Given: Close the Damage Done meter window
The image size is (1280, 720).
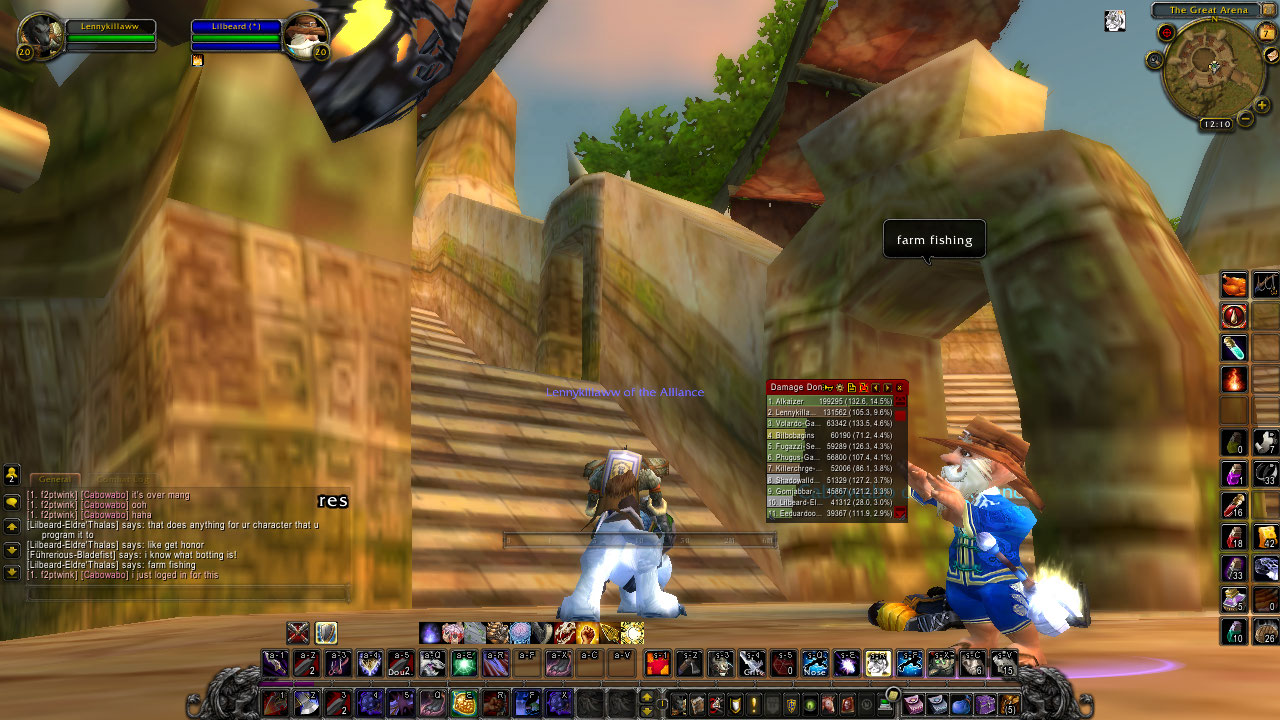Looking at the screenshot, I should (899, 388).
